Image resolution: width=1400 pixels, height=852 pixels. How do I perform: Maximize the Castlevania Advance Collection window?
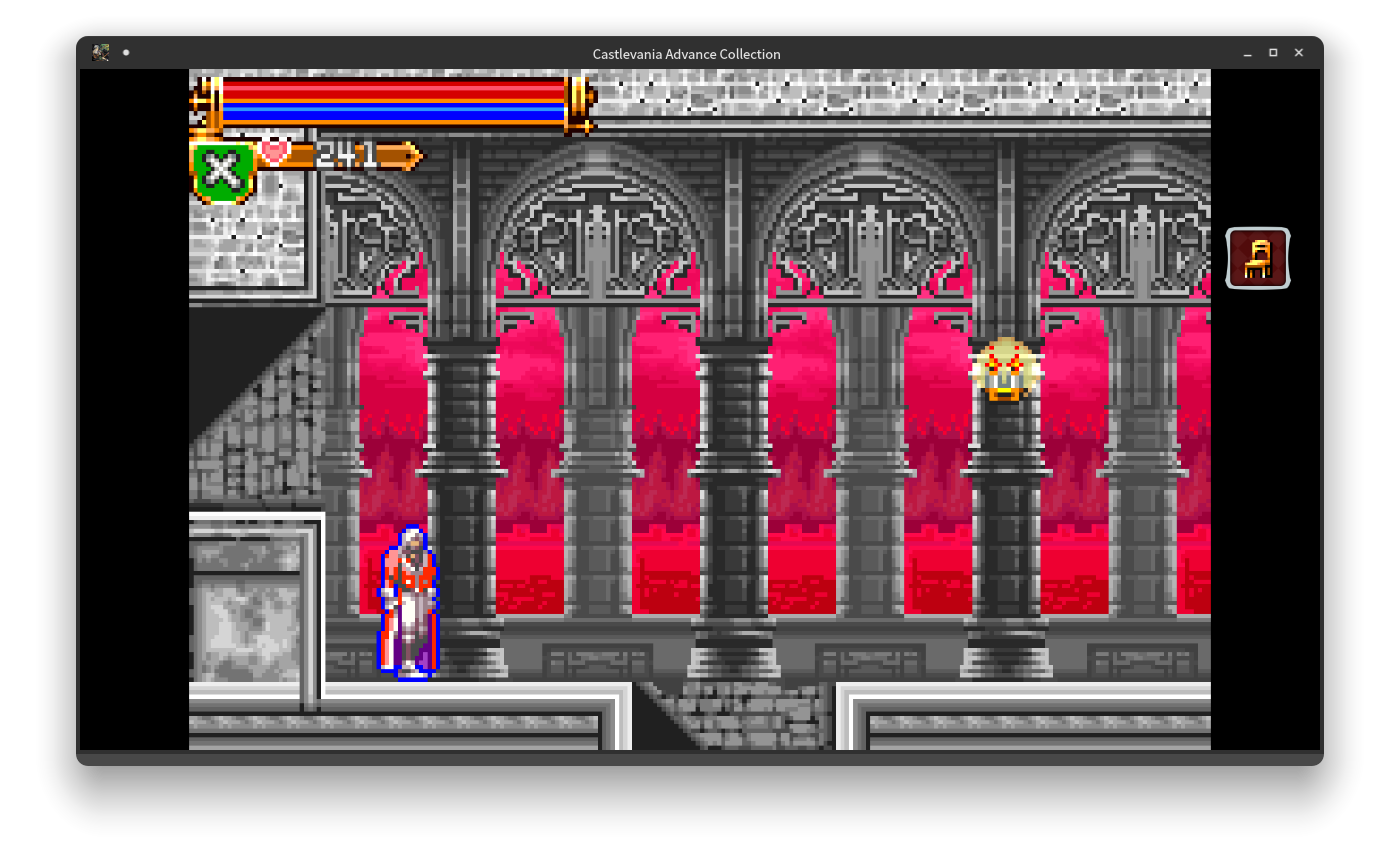pyautogui.click(x=1272, y=53)
